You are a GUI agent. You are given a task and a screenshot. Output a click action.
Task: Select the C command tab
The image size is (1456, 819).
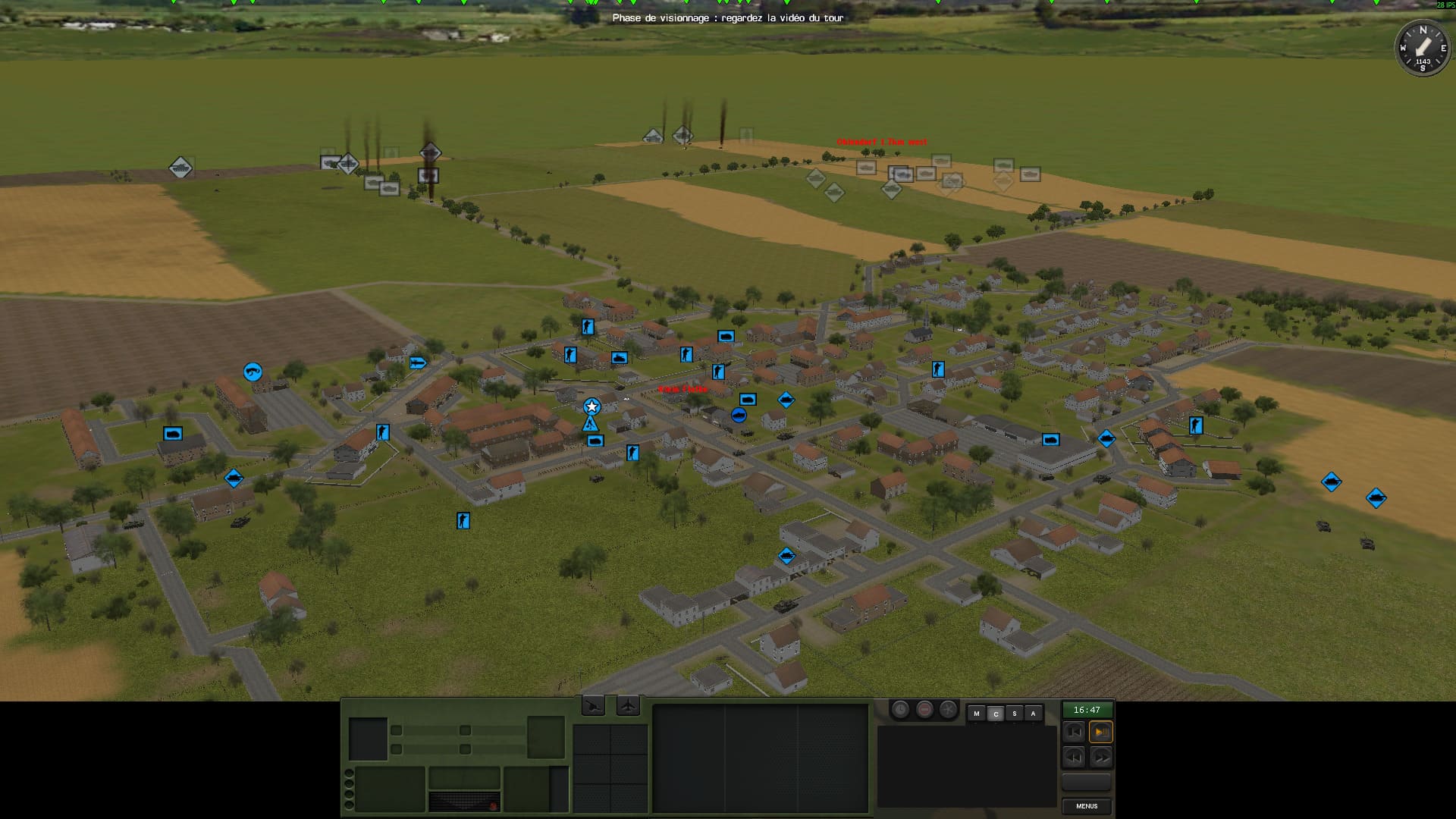pyautogui.click(x=996, y=714)
